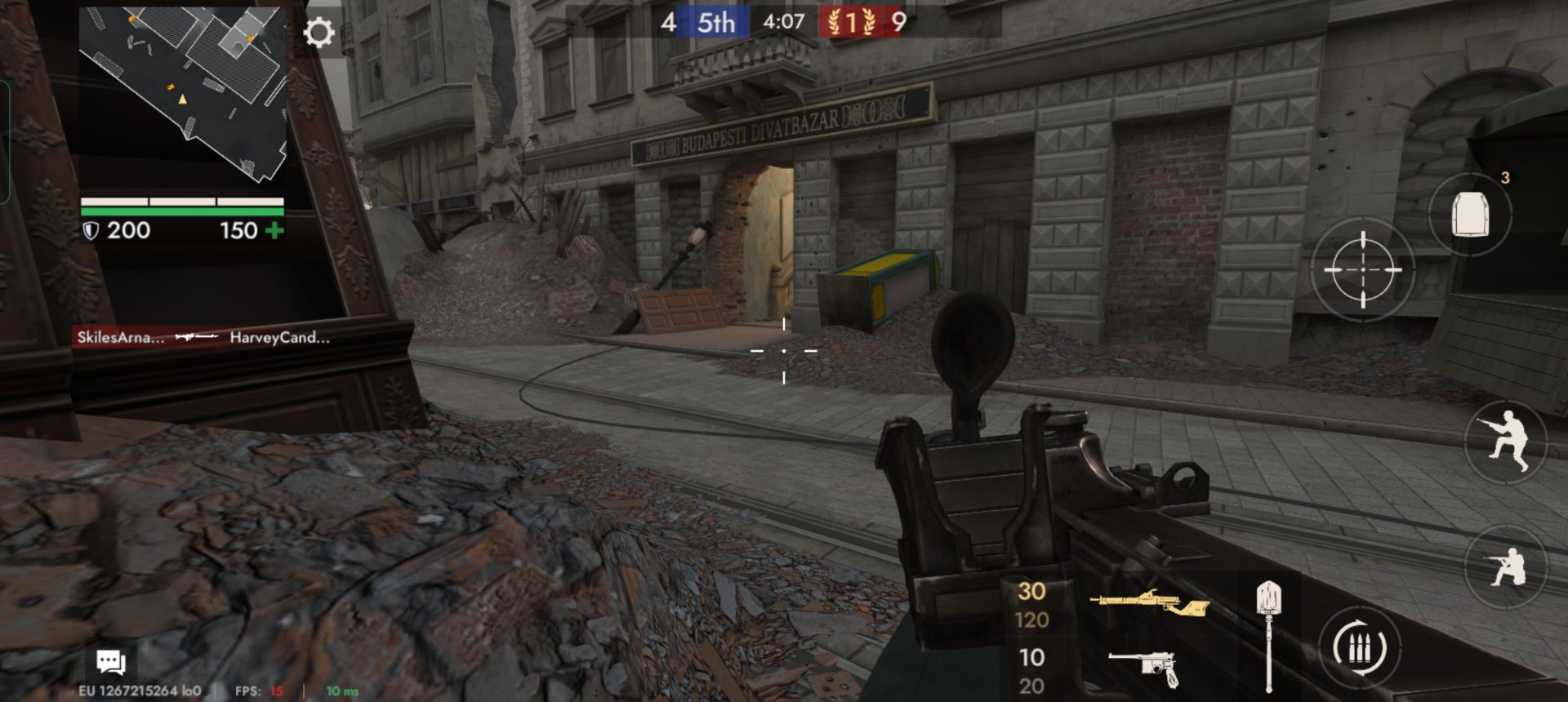Viewport: 1568px width, 702px height.
Task: Tap the aim-down-sights crosshair button
Action: coord(1362,269)
